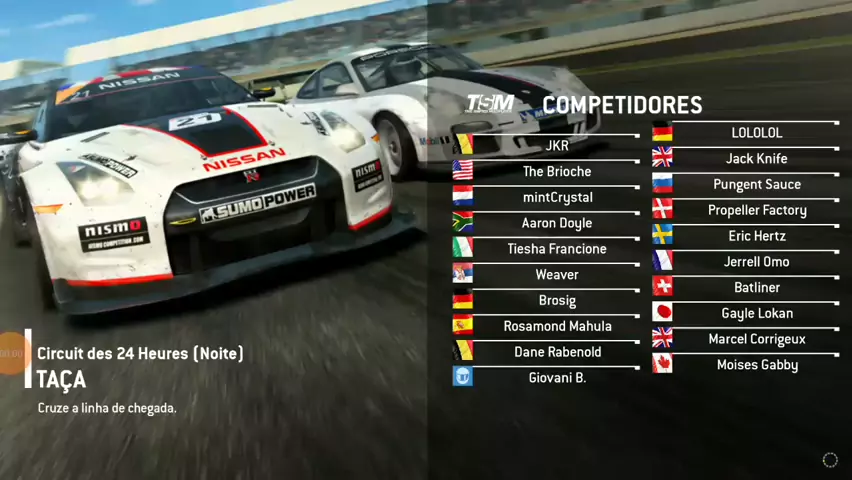The width and height of the screenshot is (852, 480).
Task: Select the Weaver competitor row
Action: tap(557, 275)
